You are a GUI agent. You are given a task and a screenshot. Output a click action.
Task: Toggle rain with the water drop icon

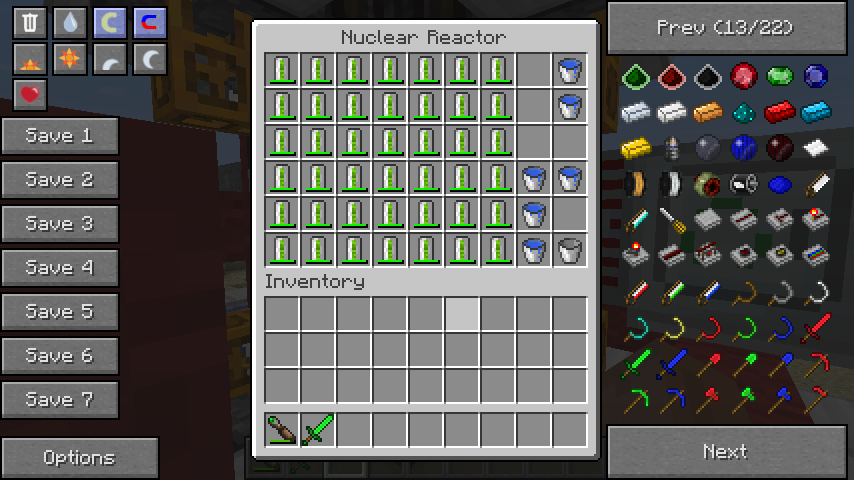click(x=70, y=23)
